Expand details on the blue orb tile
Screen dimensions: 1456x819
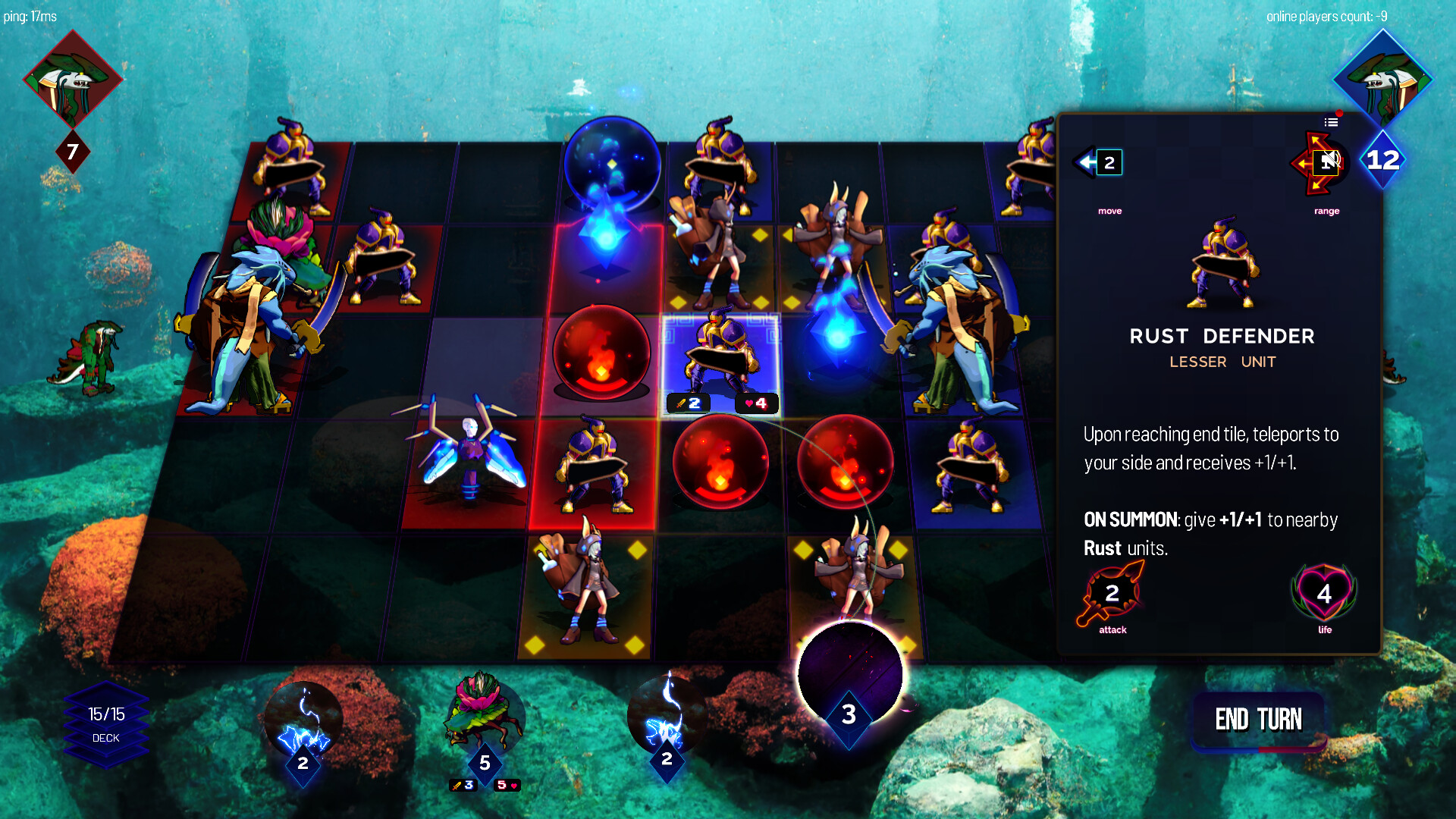pyautogui.click(x=611, y=163)
